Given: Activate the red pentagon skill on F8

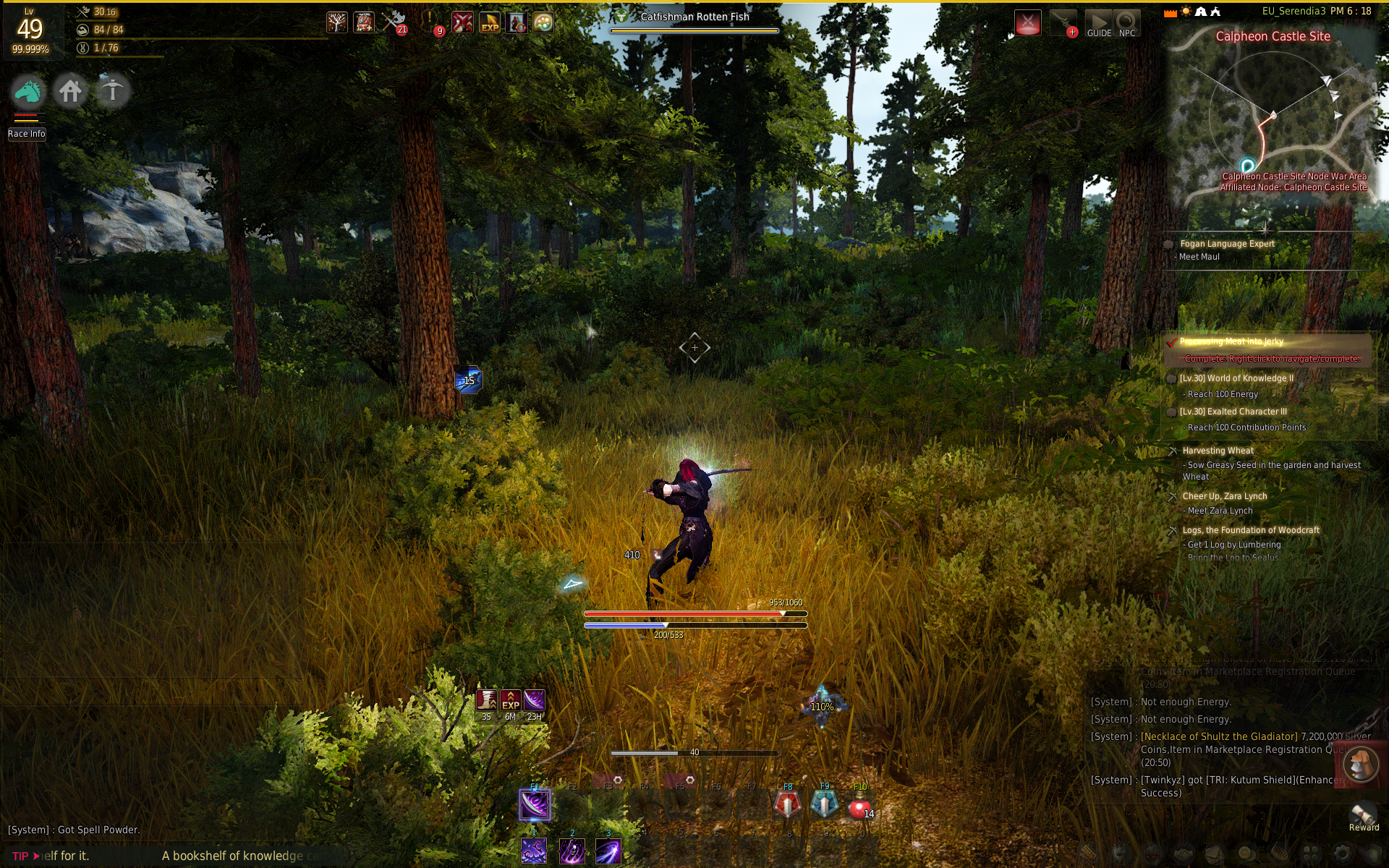Looking at the screenshot, I should click(787, 805).
